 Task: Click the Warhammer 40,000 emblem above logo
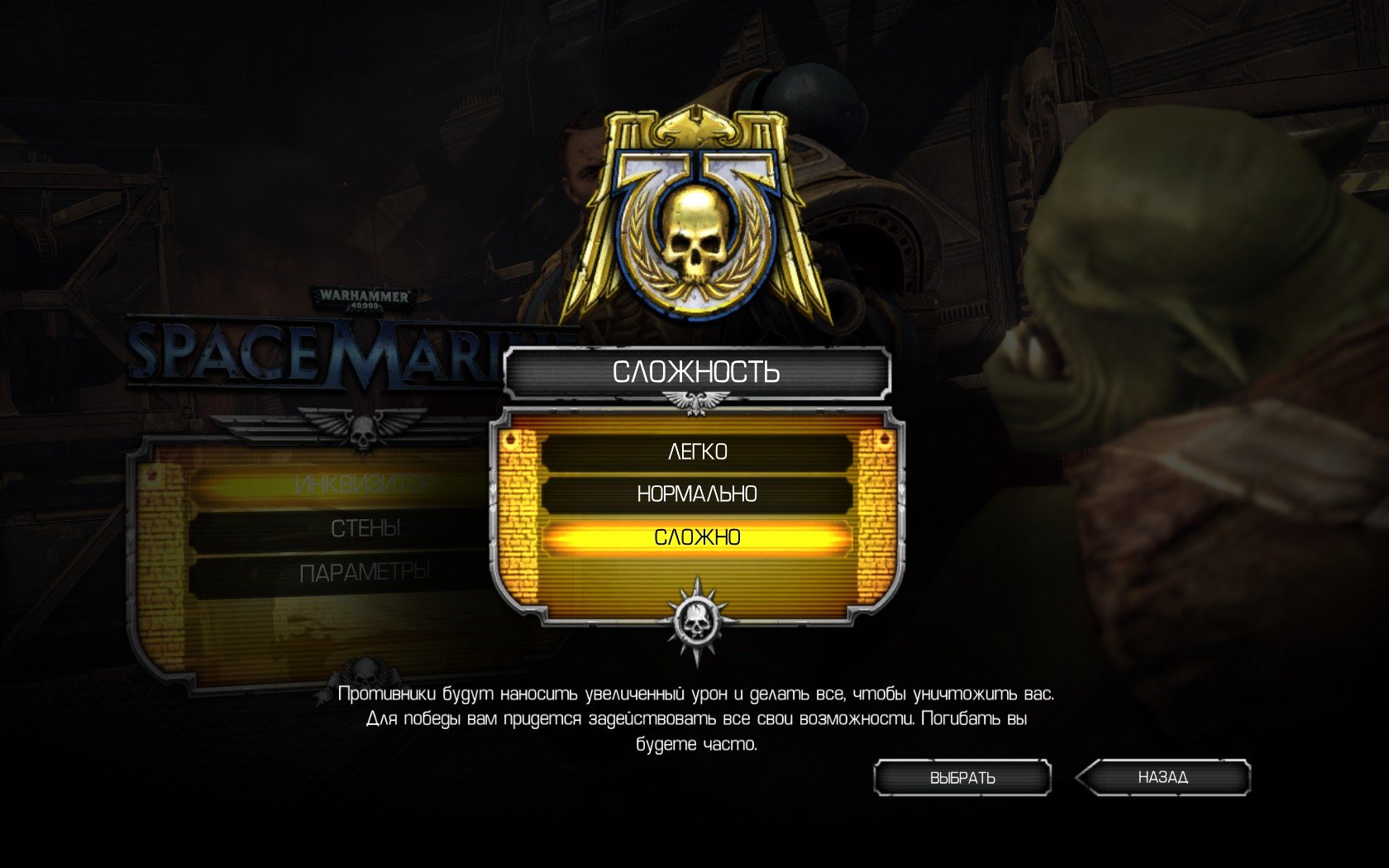pos(360,296)
